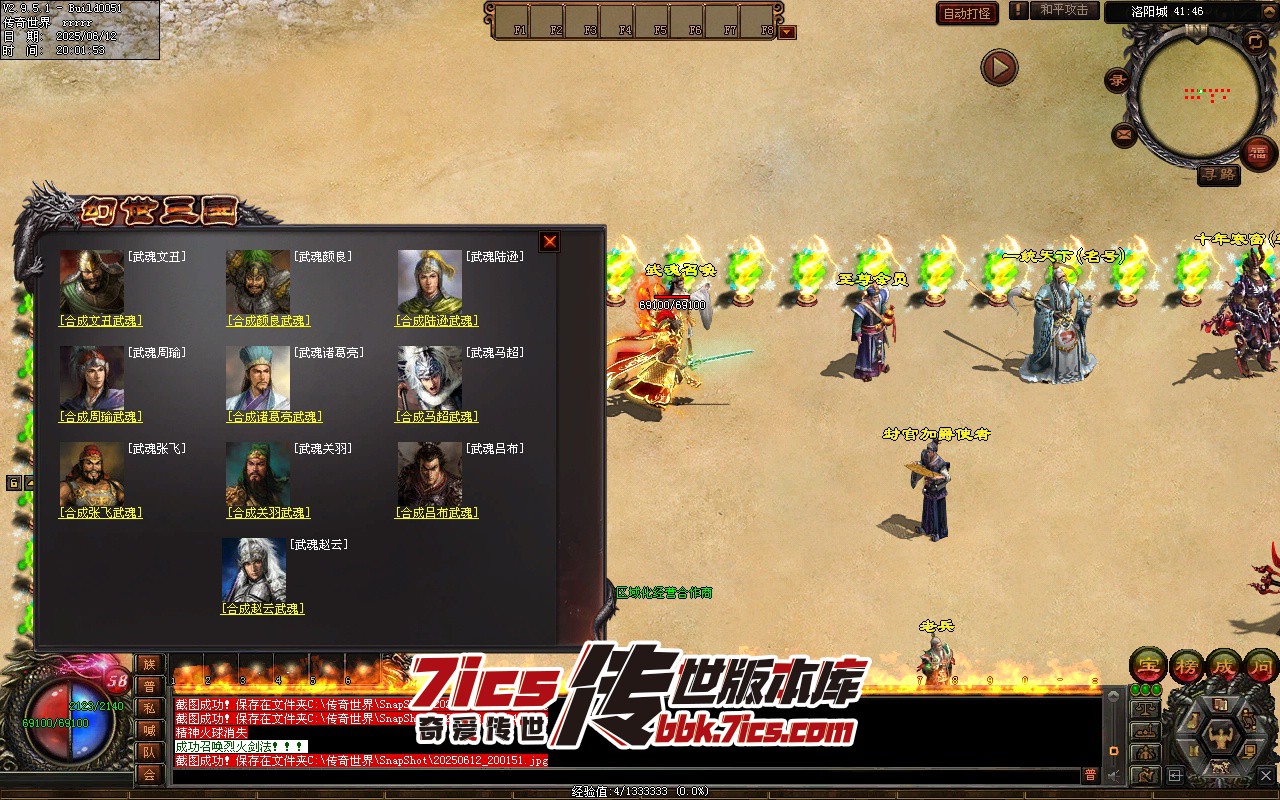Switch the 和平攻击 attack mode

(x=1064, y=11)
